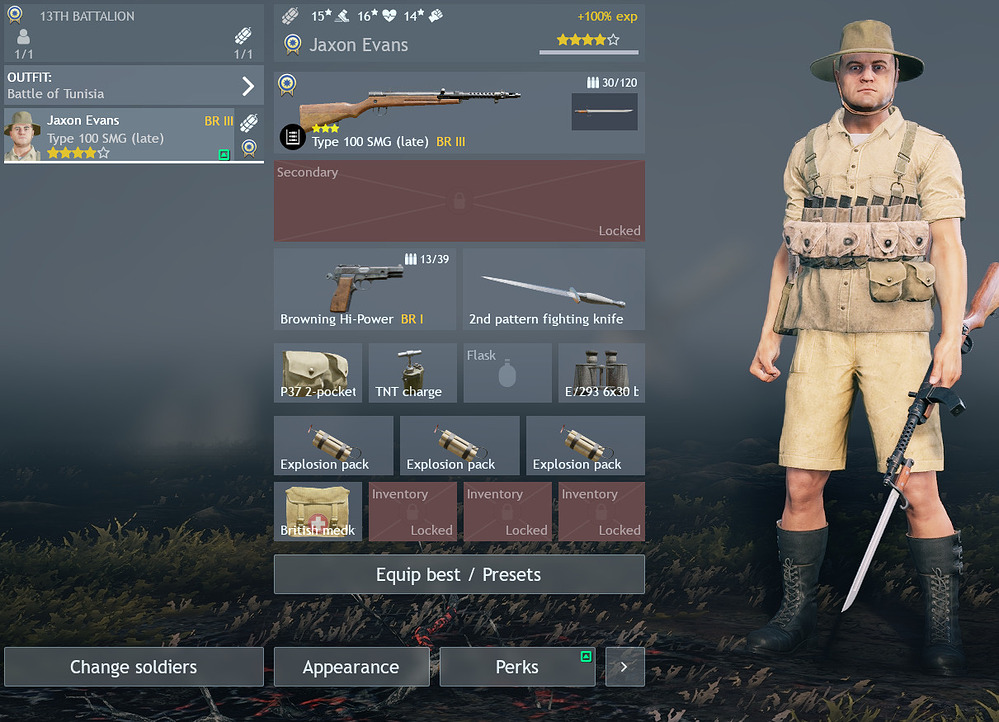Select the Browning Hi-Power pistol slot

(365, 289)
